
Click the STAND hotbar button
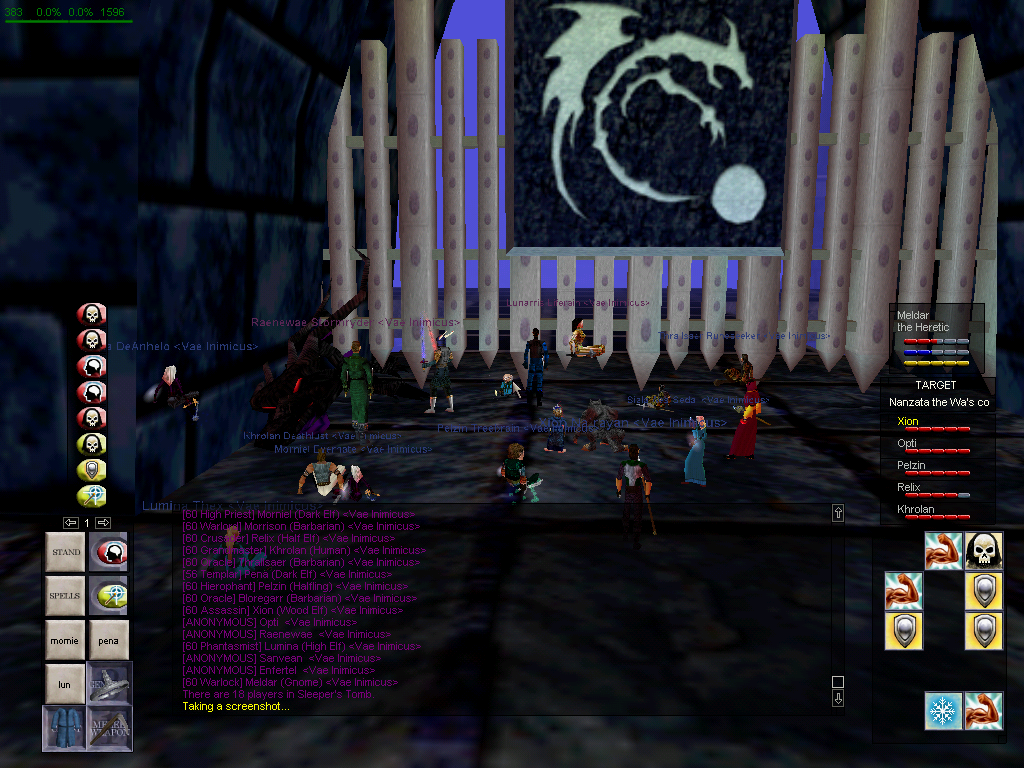click(x=65, y=552)
